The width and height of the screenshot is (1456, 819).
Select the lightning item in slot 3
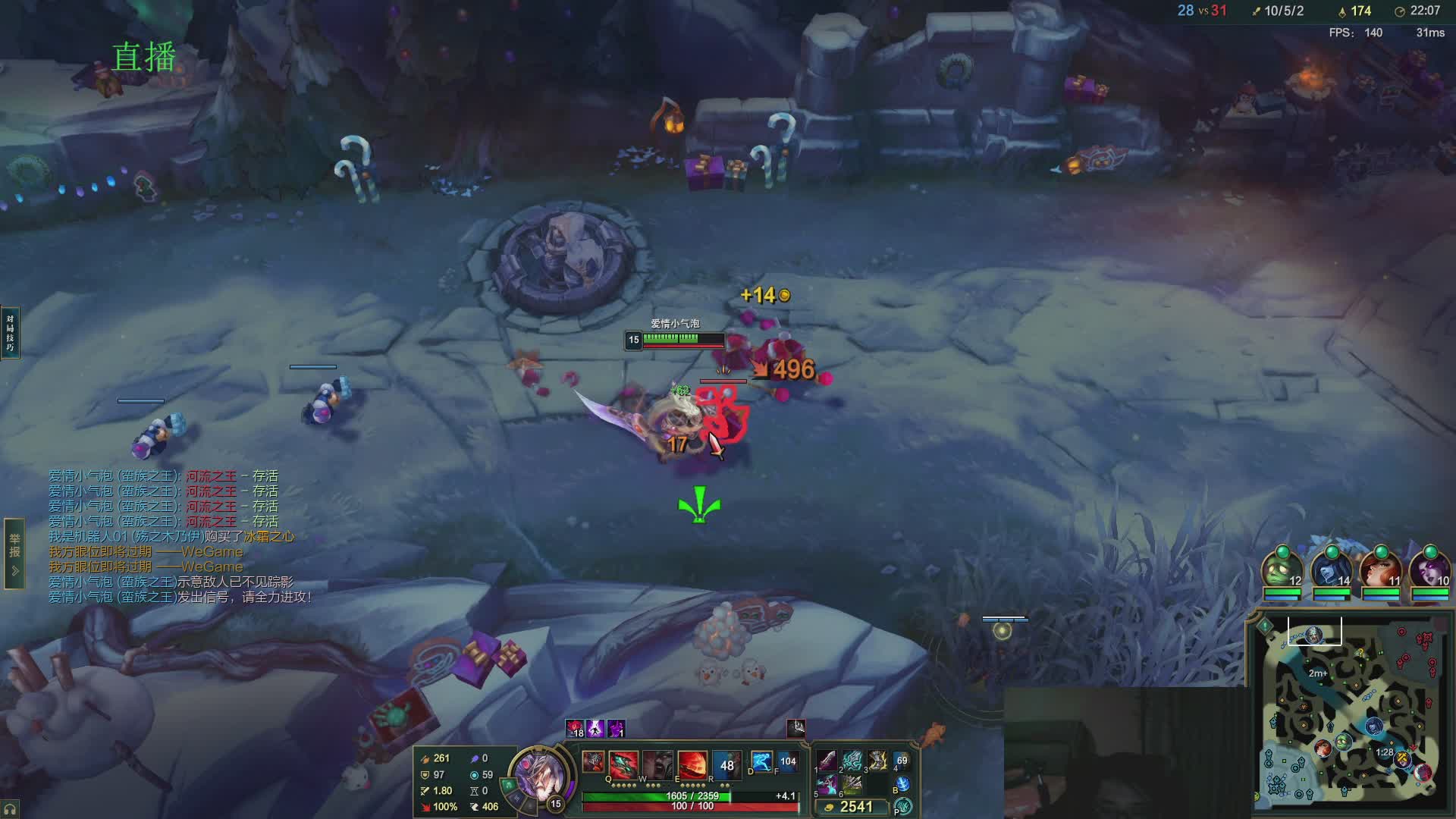point(877,760)
